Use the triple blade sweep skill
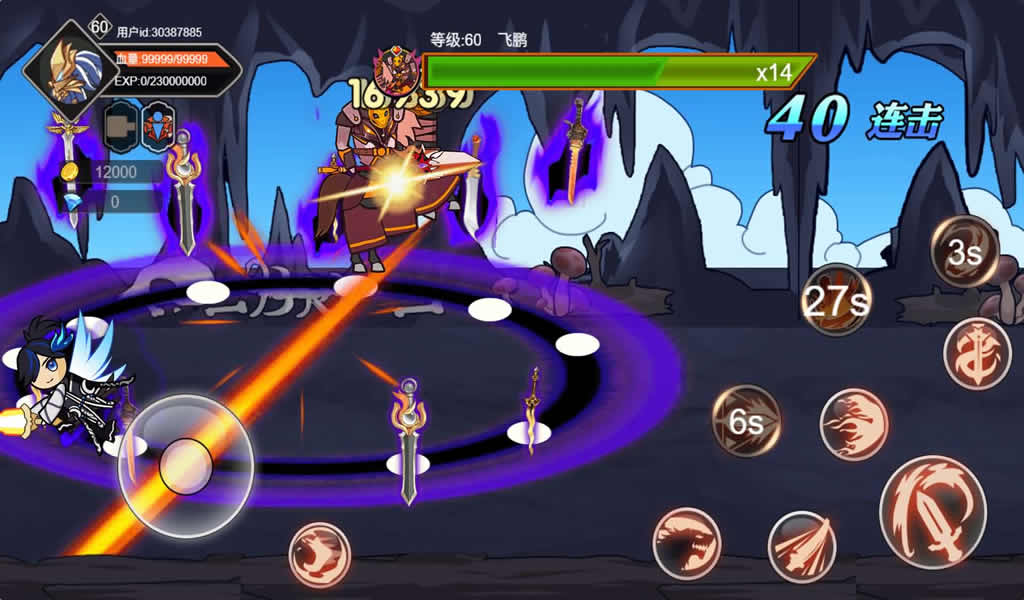The width and height of the screenshot is (1024, 600). pyautogui.click(x=801, y=546)
